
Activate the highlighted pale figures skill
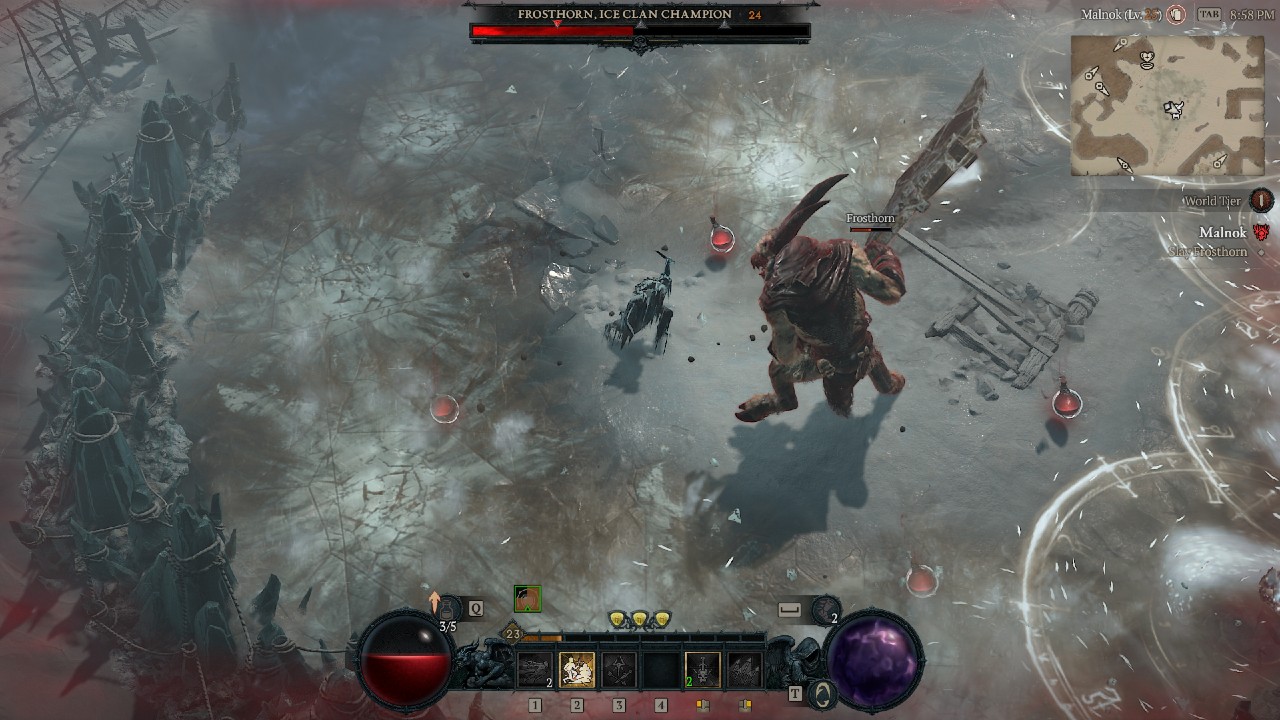click(x=577, y=670)
